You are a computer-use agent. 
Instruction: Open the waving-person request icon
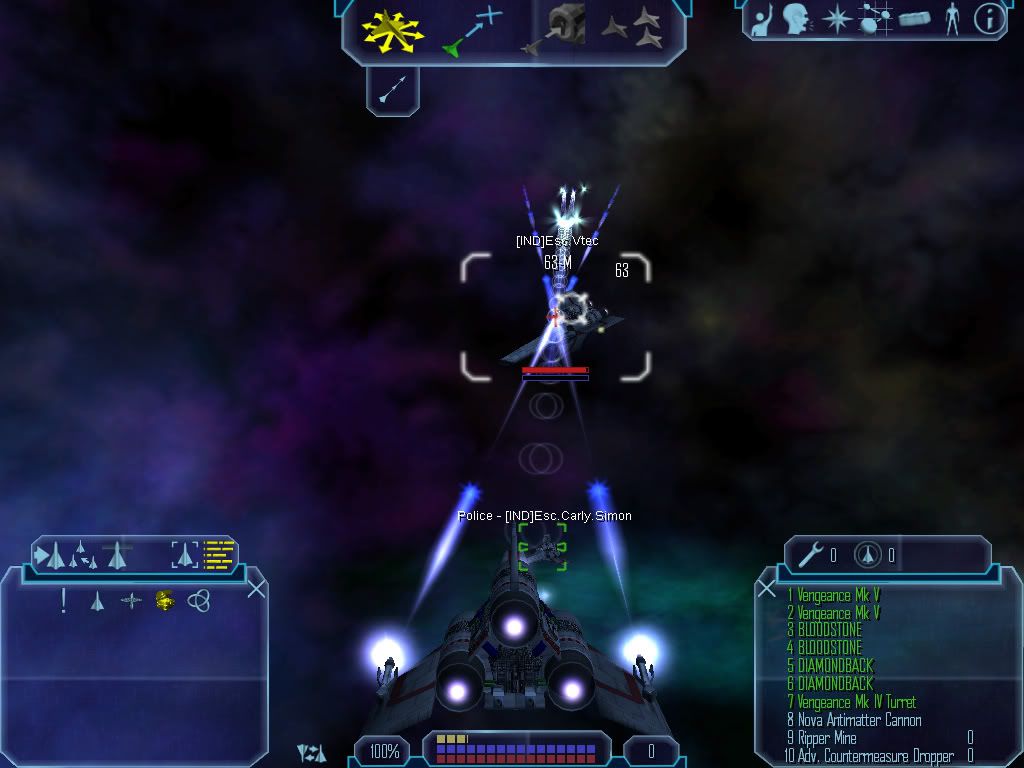coord(763,18)
